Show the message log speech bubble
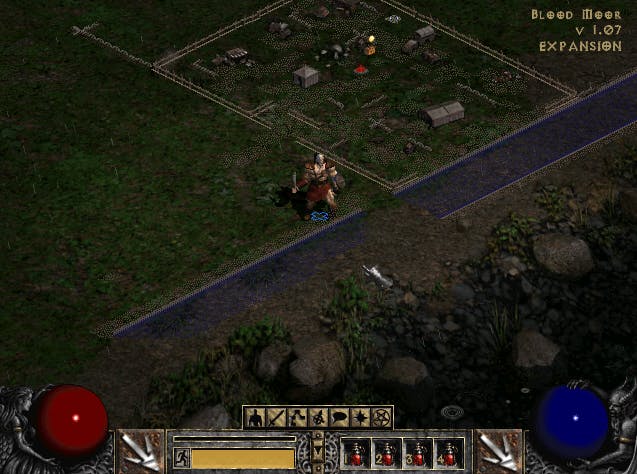Viewport: 637px width, 474px height. coord(340,417)
